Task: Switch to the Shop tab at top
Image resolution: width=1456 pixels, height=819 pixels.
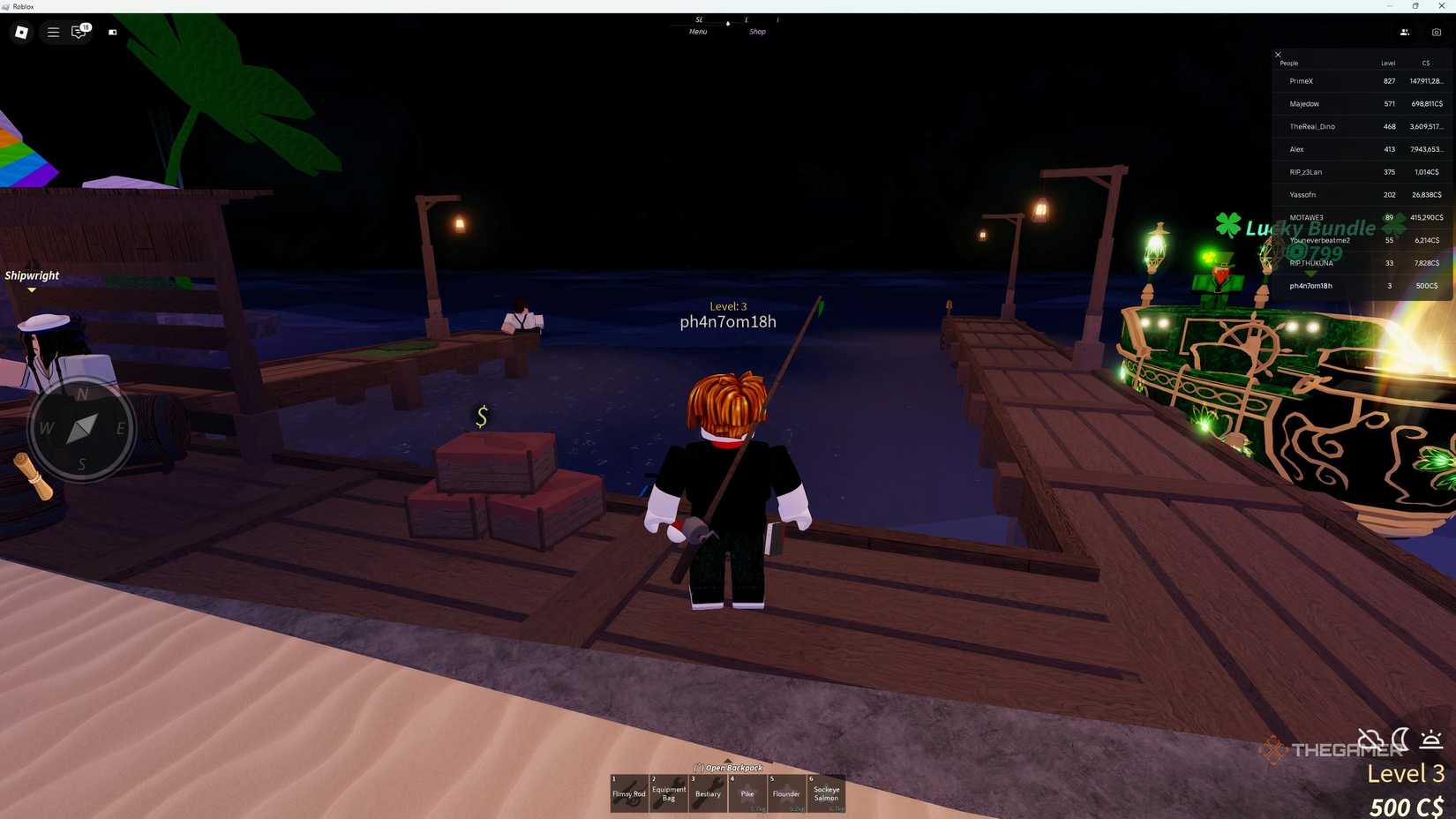Action: [756, 31]
